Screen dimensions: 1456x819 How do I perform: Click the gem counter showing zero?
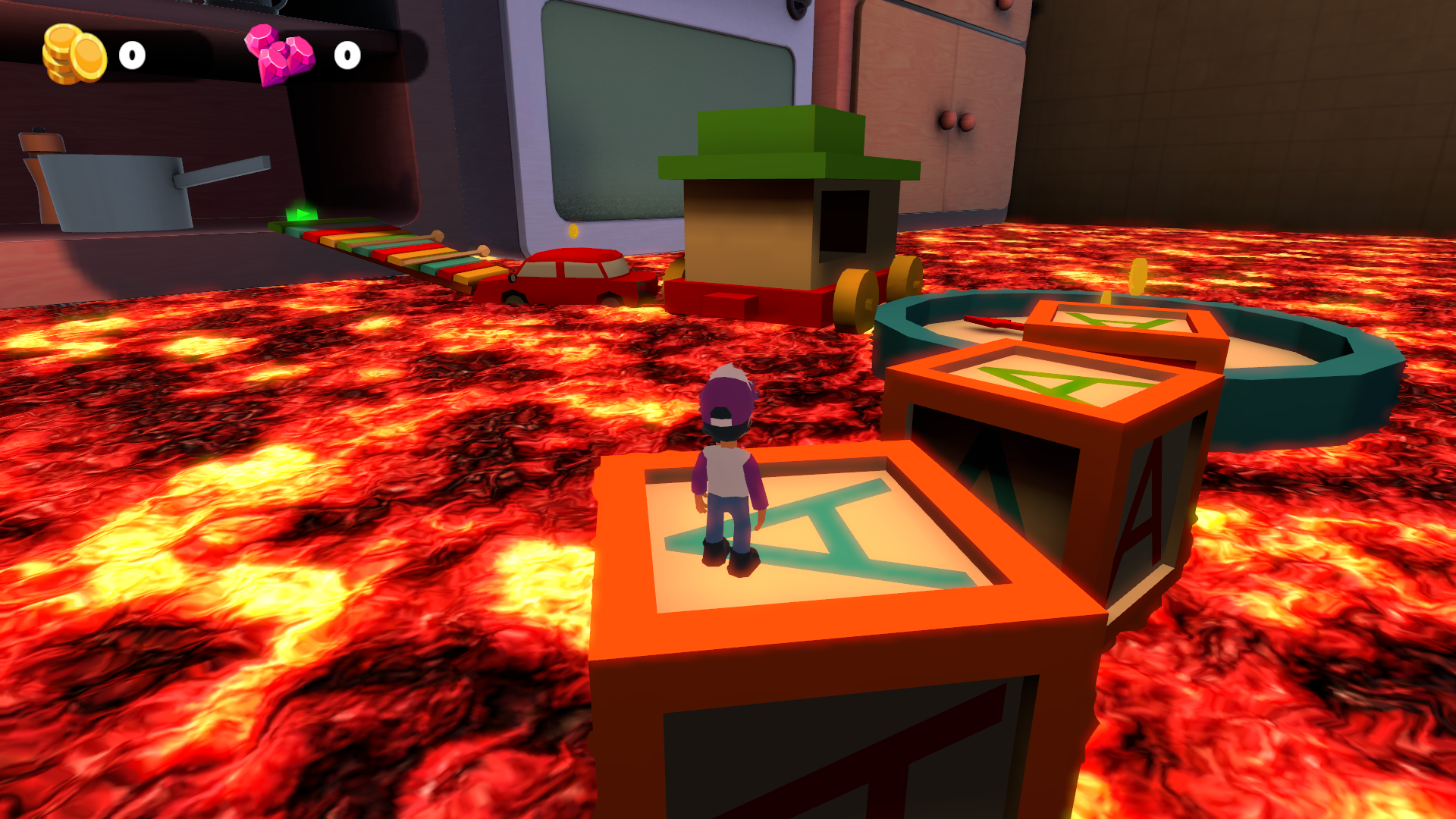(347, 56)
